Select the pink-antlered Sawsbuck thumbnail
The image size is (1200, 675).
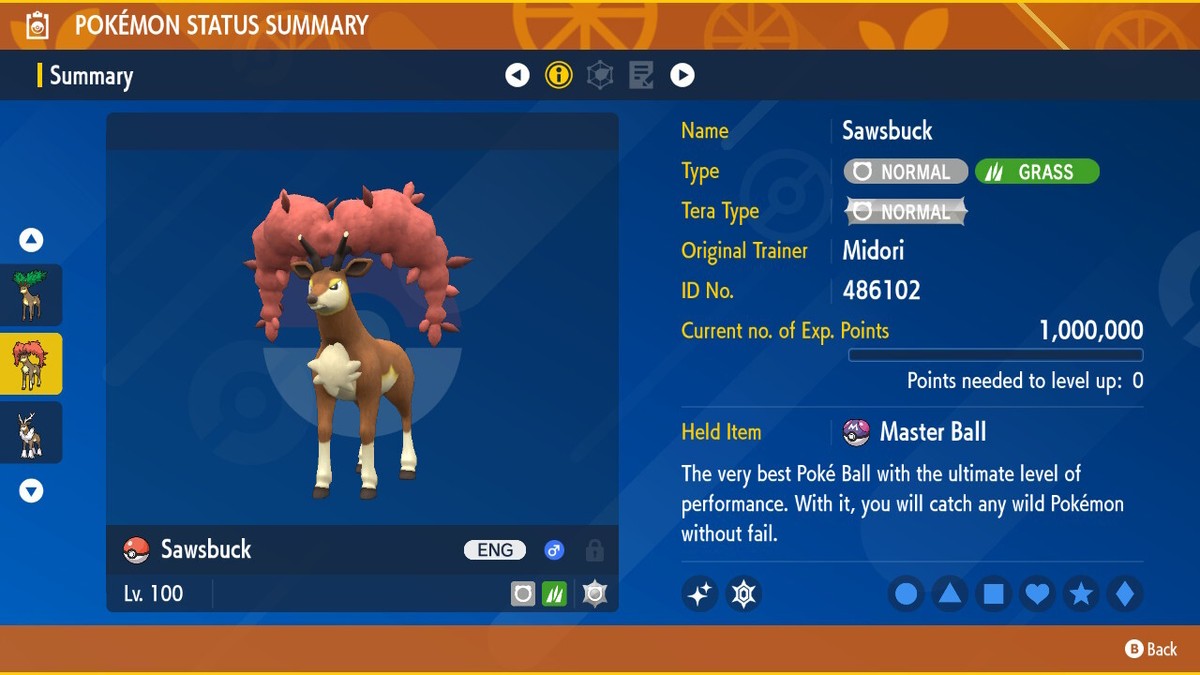pyautogui.click(x=31, y=364)
